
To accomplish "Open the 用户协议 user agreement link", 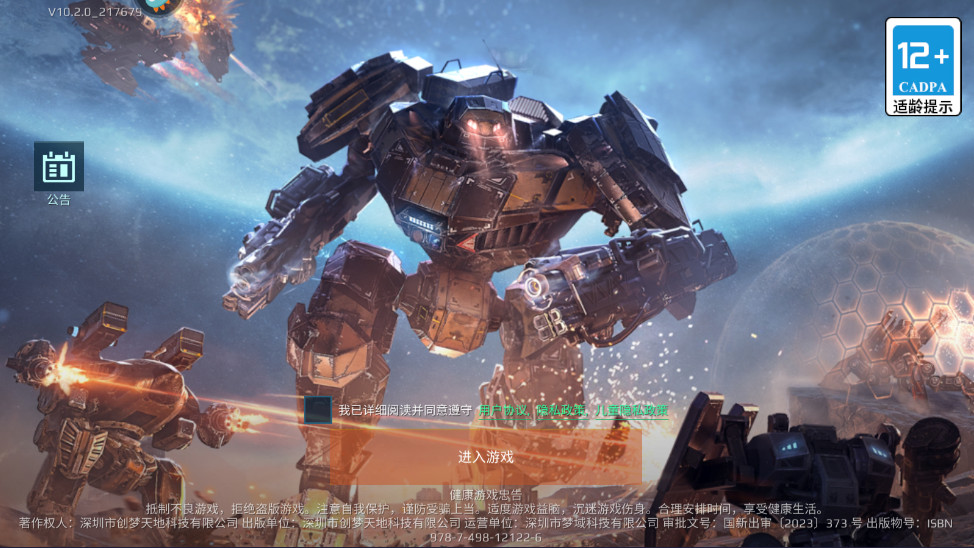I will (504, 410).
